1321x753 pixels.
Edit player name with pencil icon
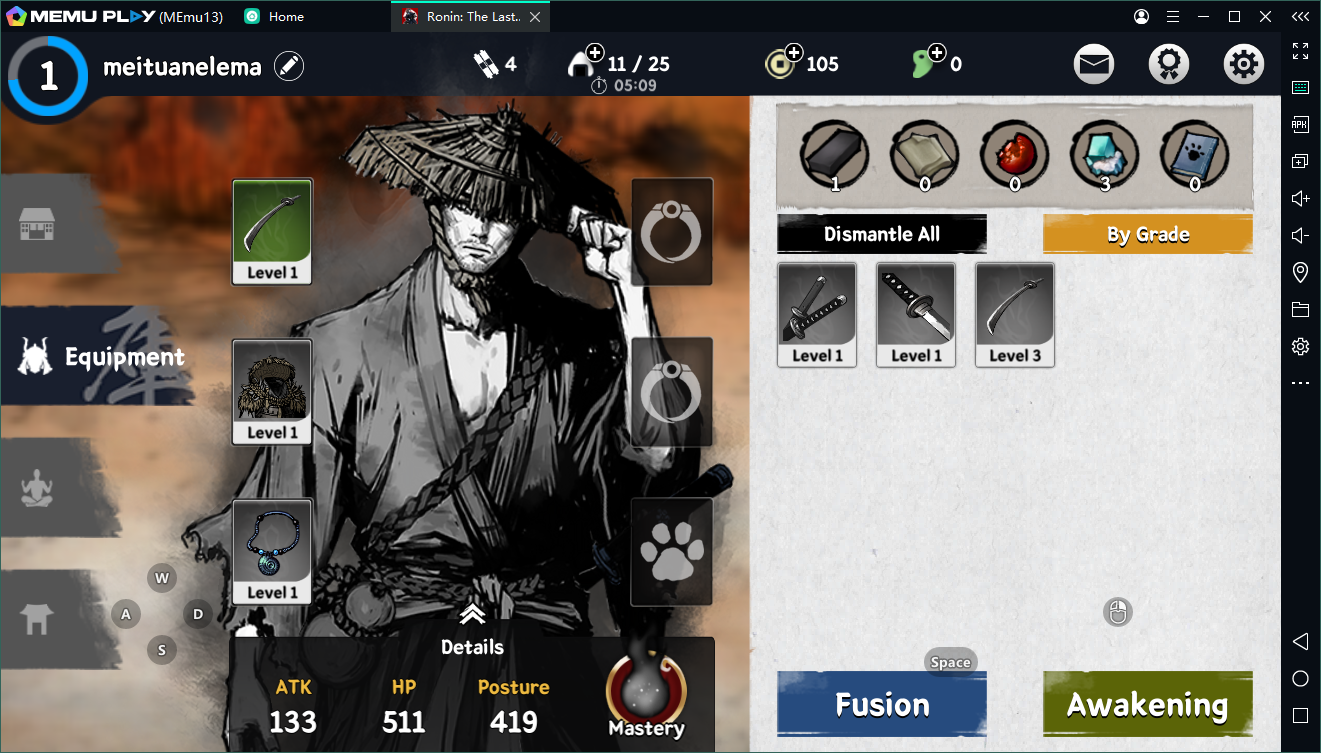(289, 67)
